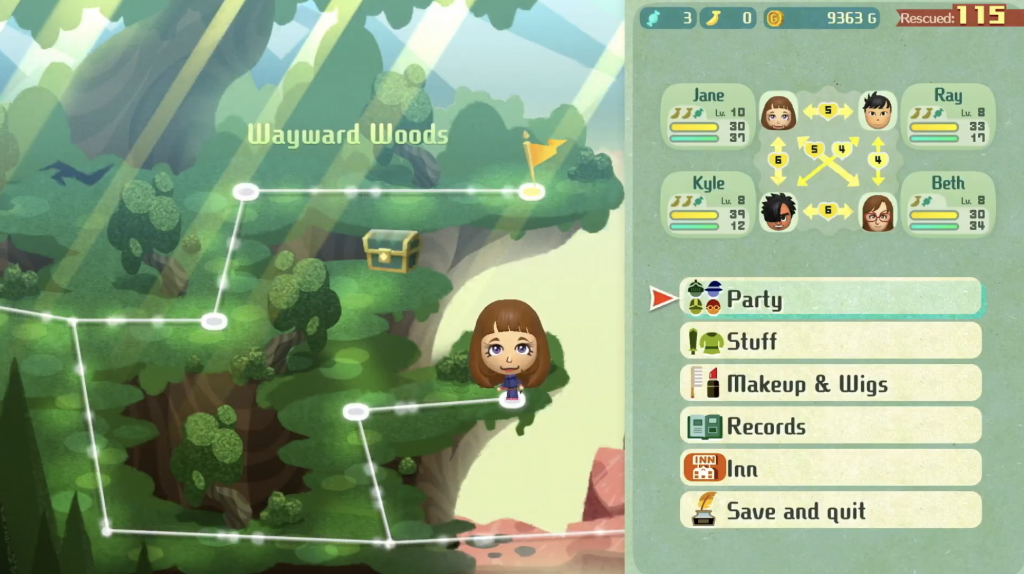The image size is (1024, 574).
Task: Select Jane's party status card
Action: click(708, 117)
